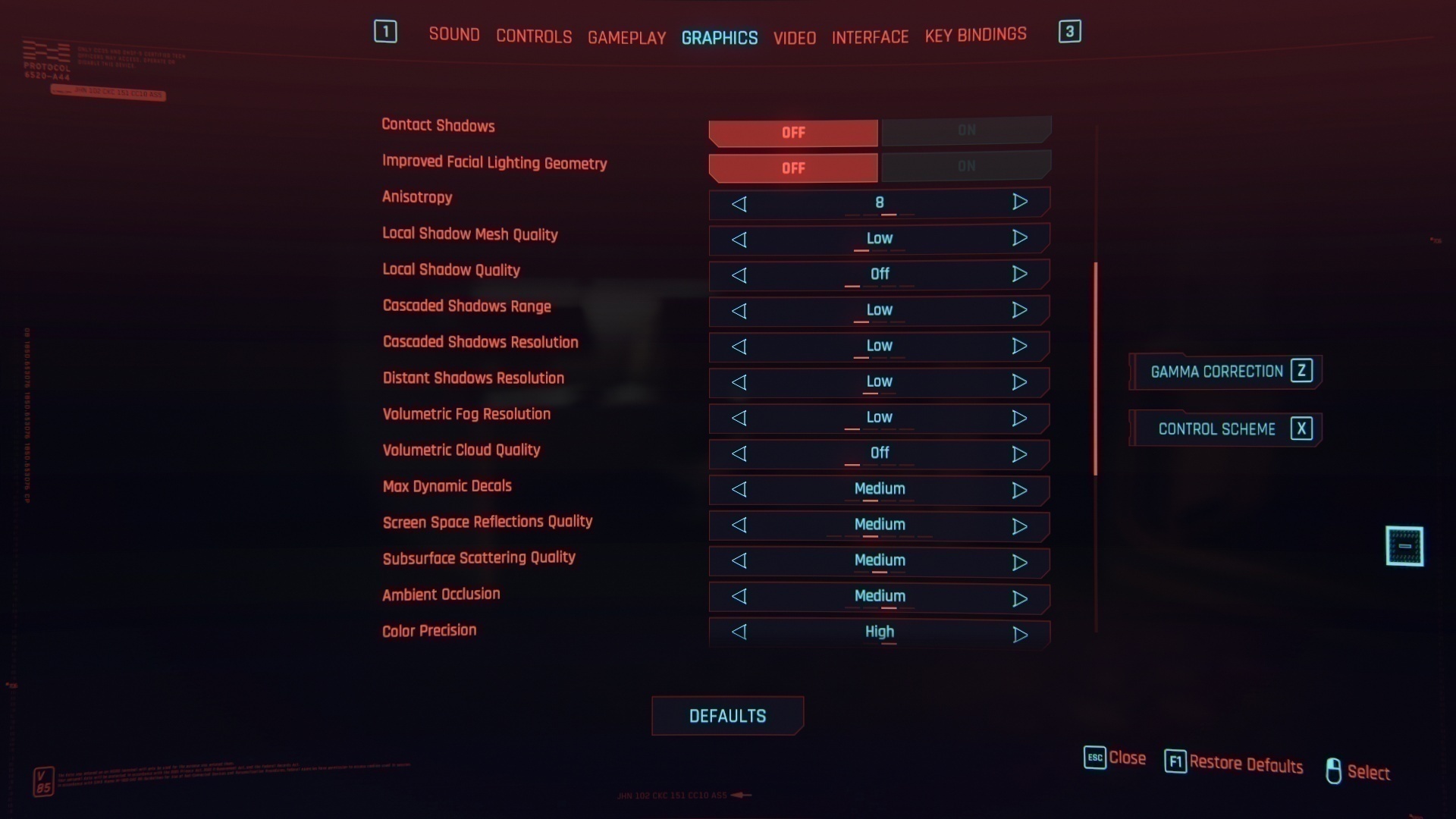The image size is (1456, 819).
Task: Increase Volumetric Fog Resolution
Action: pos(1019,418)
